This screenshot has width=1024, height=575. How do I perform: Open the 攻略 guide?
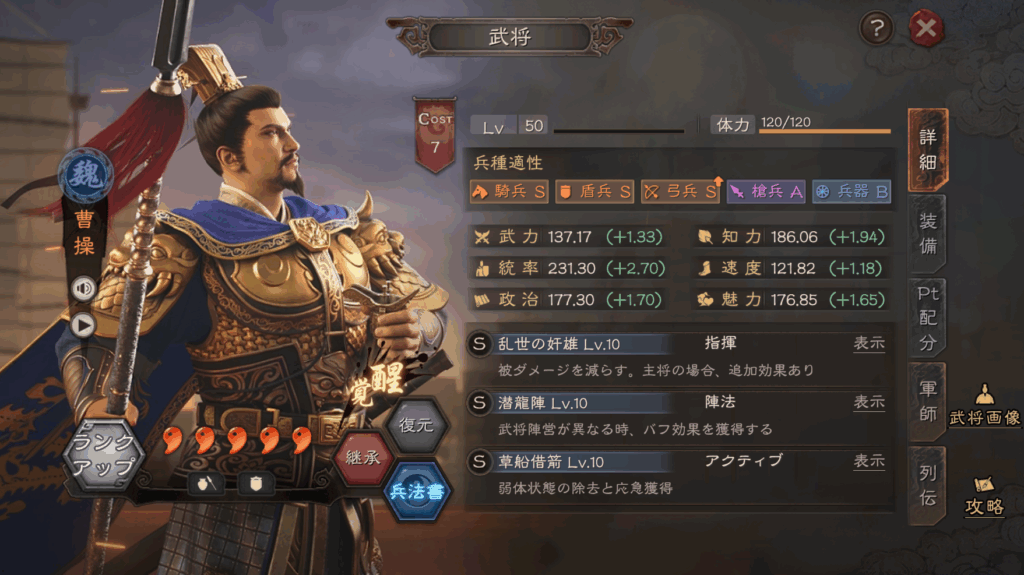(x=984, y=495)
